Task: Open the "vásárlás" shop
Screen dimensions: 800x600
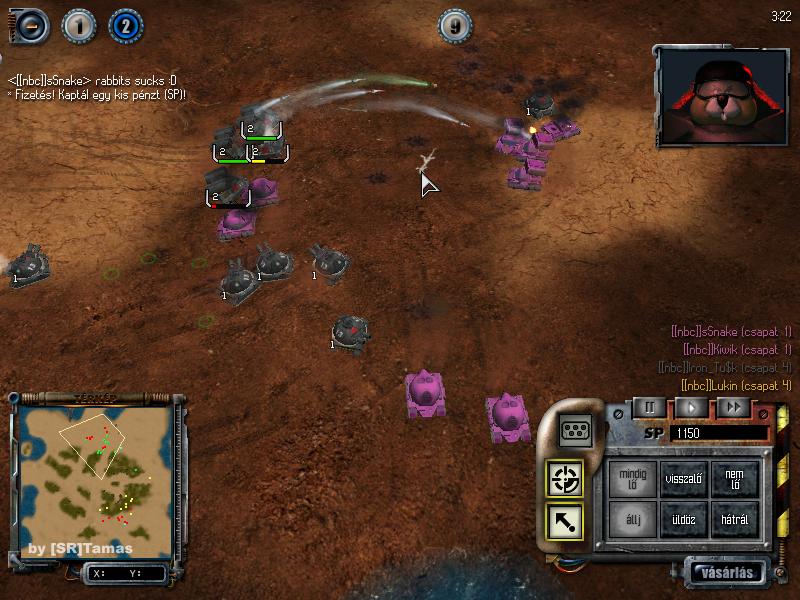Action: (x=727, y=573)
